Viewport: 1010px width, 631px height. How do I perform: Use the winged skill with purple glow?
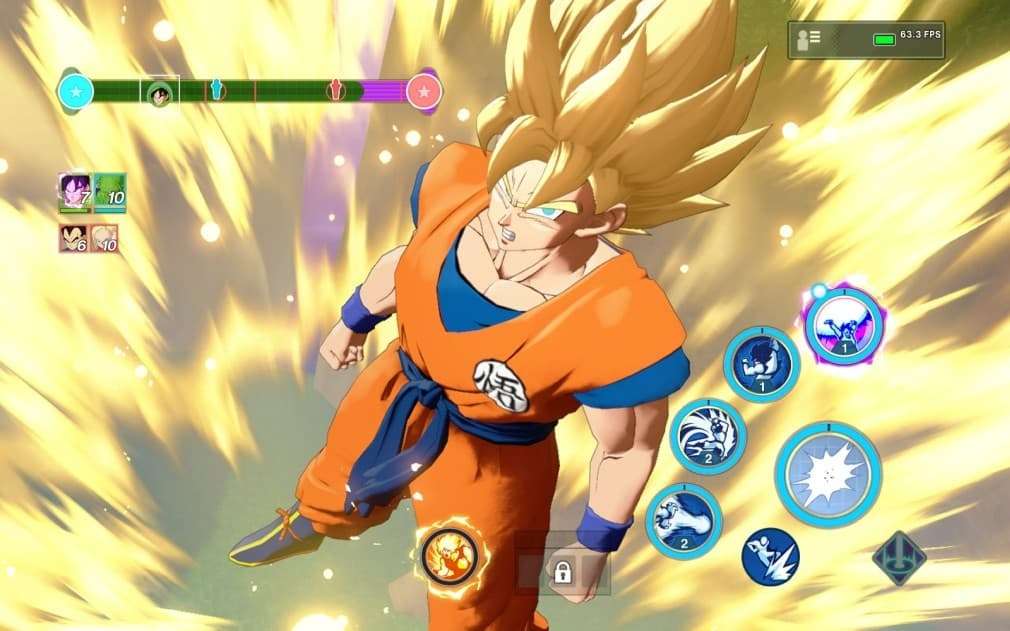click(x=842, y=325)
